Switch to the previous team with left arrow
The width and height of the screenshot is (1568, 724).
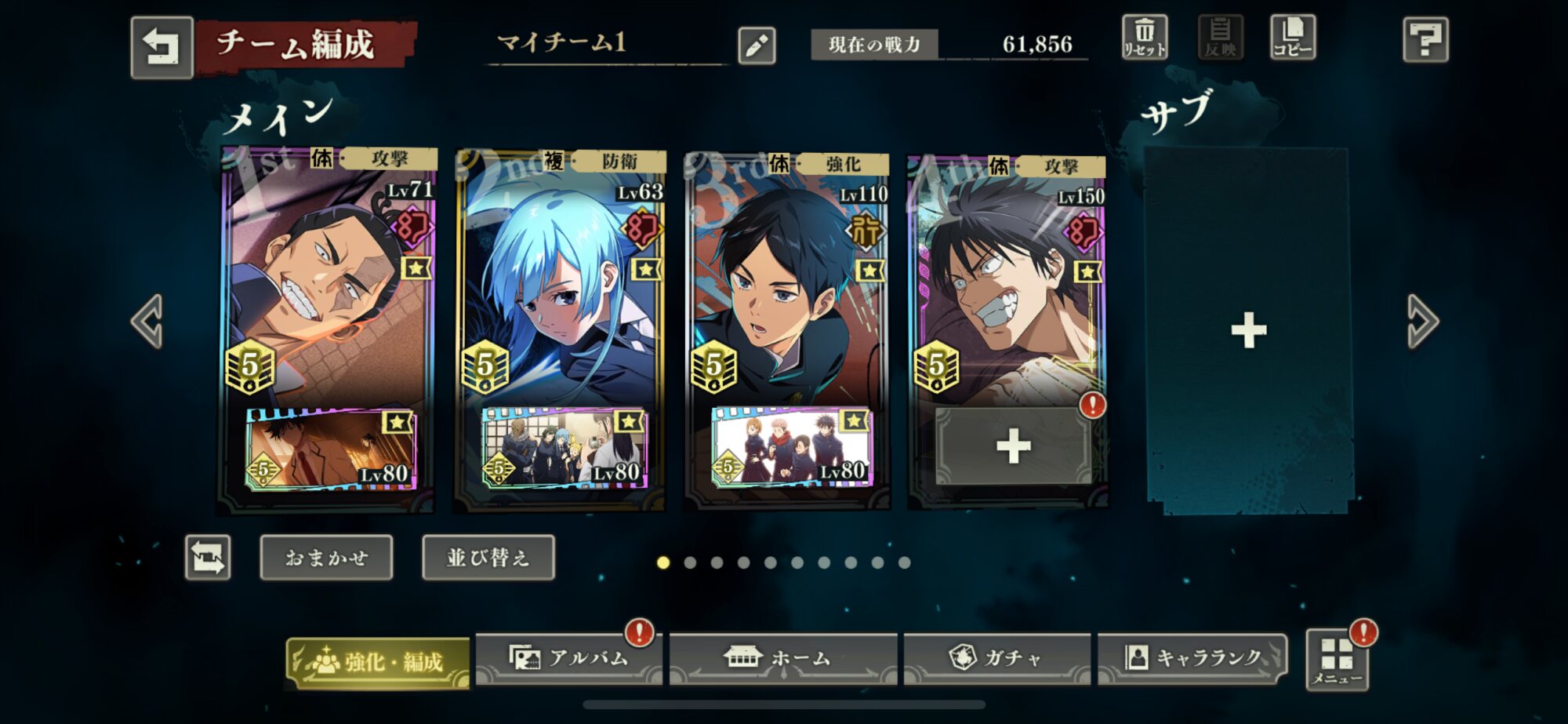pyautogui.click(x=147, y=321)
